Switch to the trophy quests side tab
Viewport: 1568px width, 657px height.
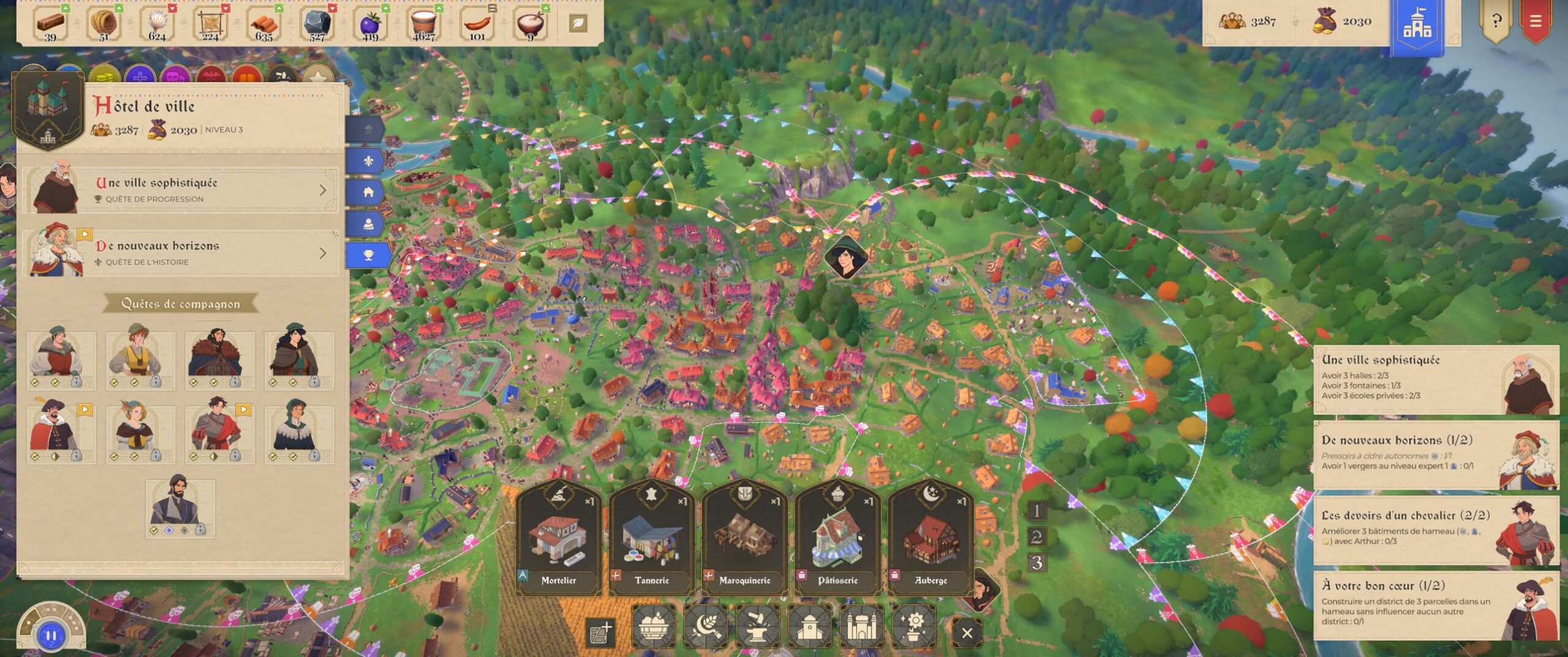(x=367, y=255)
